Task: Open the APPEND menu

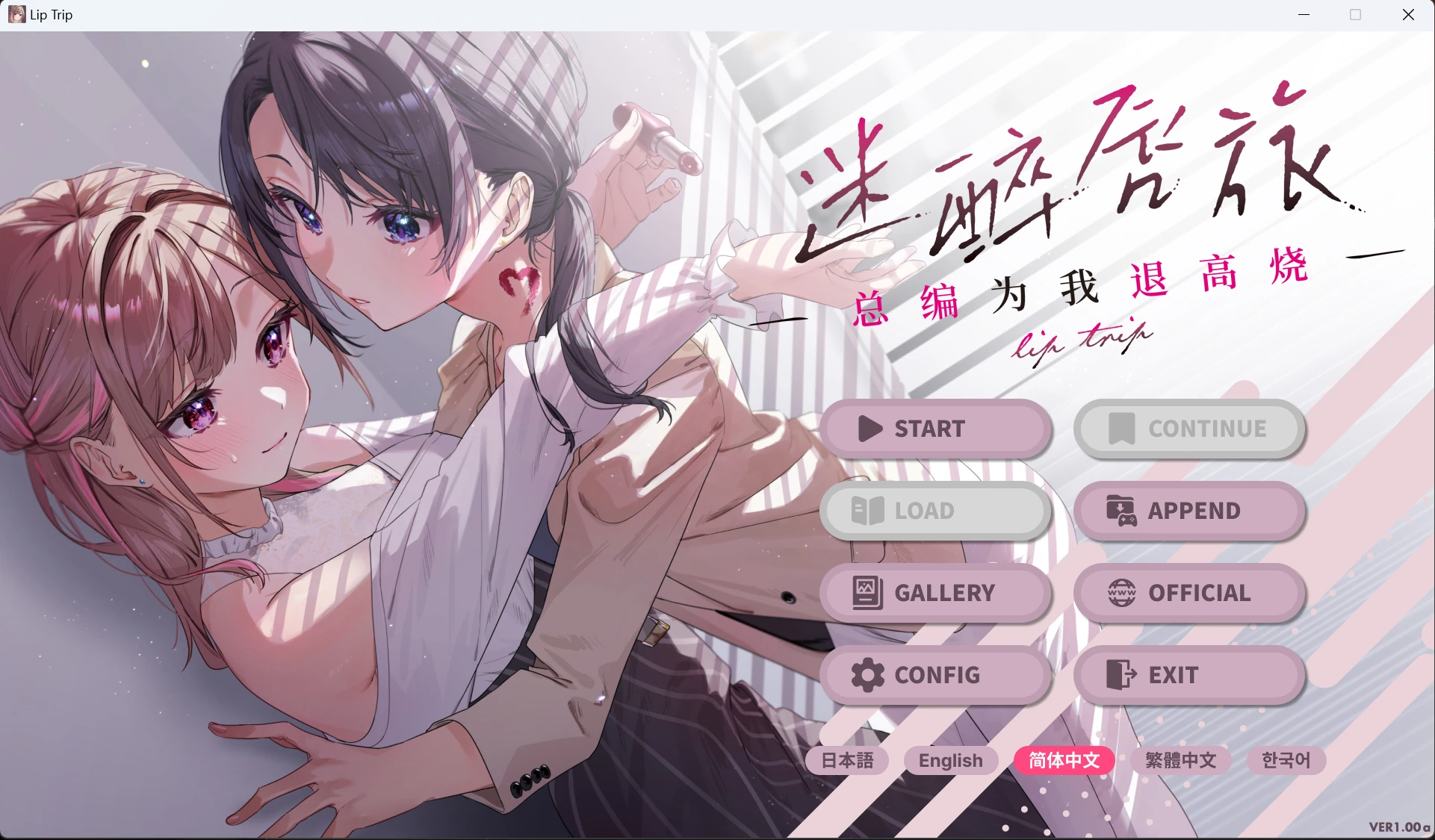Action: [x=1189, y=511]
